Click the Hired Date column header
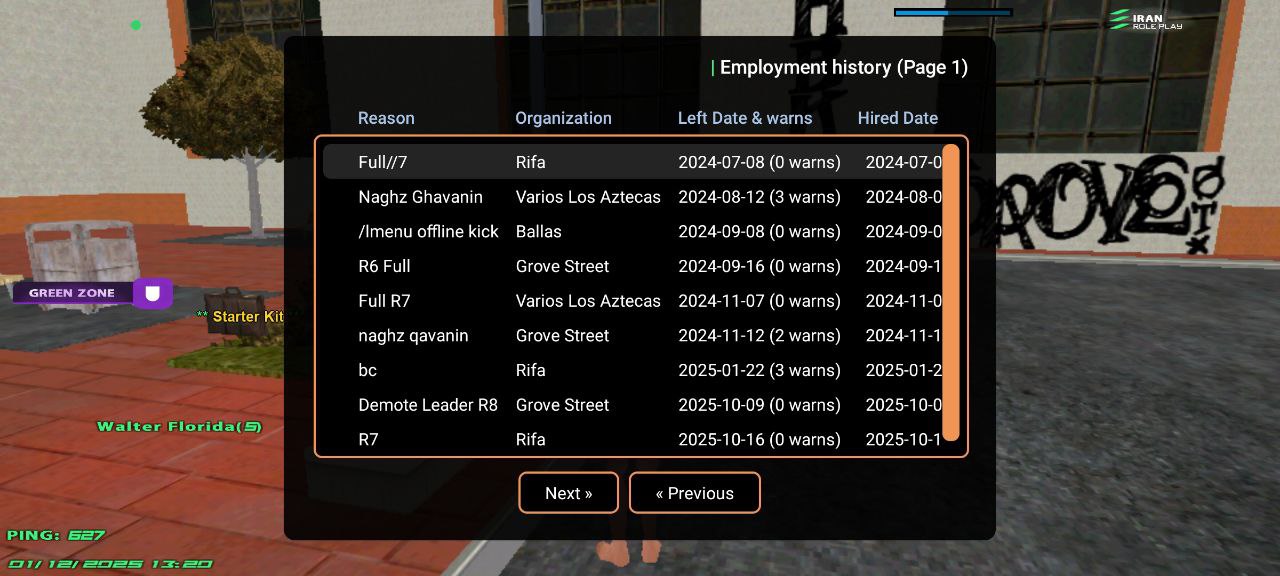The width and height of the screenshot is (1280, 576). pyautogui.click(x=897, y=118)
